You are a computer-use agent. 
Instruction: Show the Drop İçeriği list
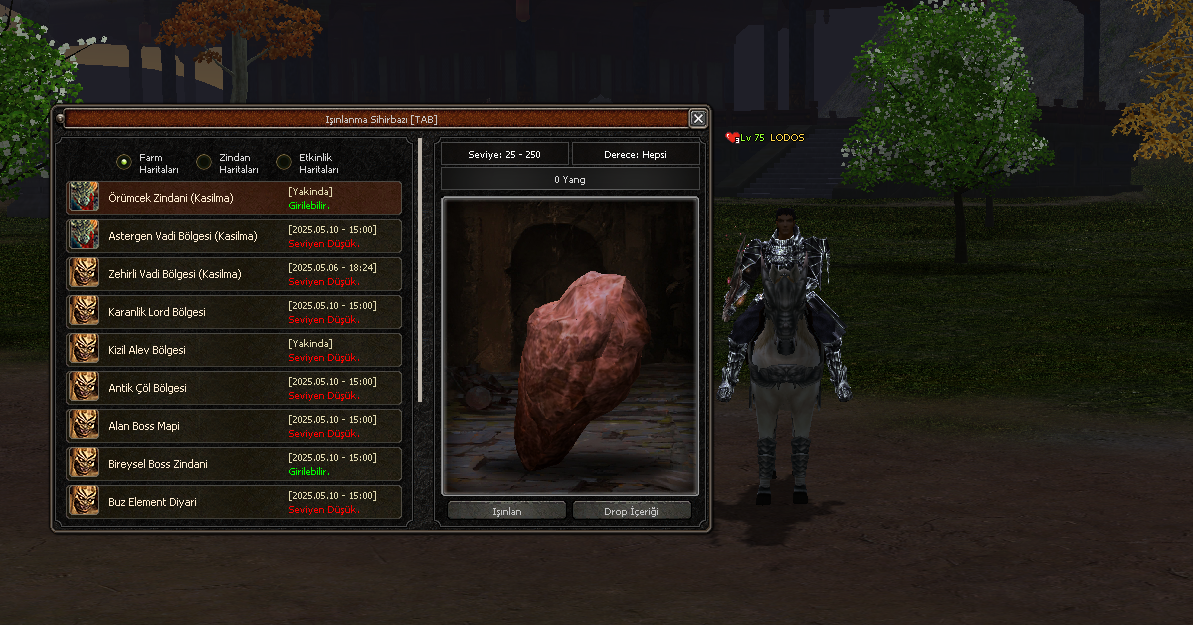click(x=632, y=511)
